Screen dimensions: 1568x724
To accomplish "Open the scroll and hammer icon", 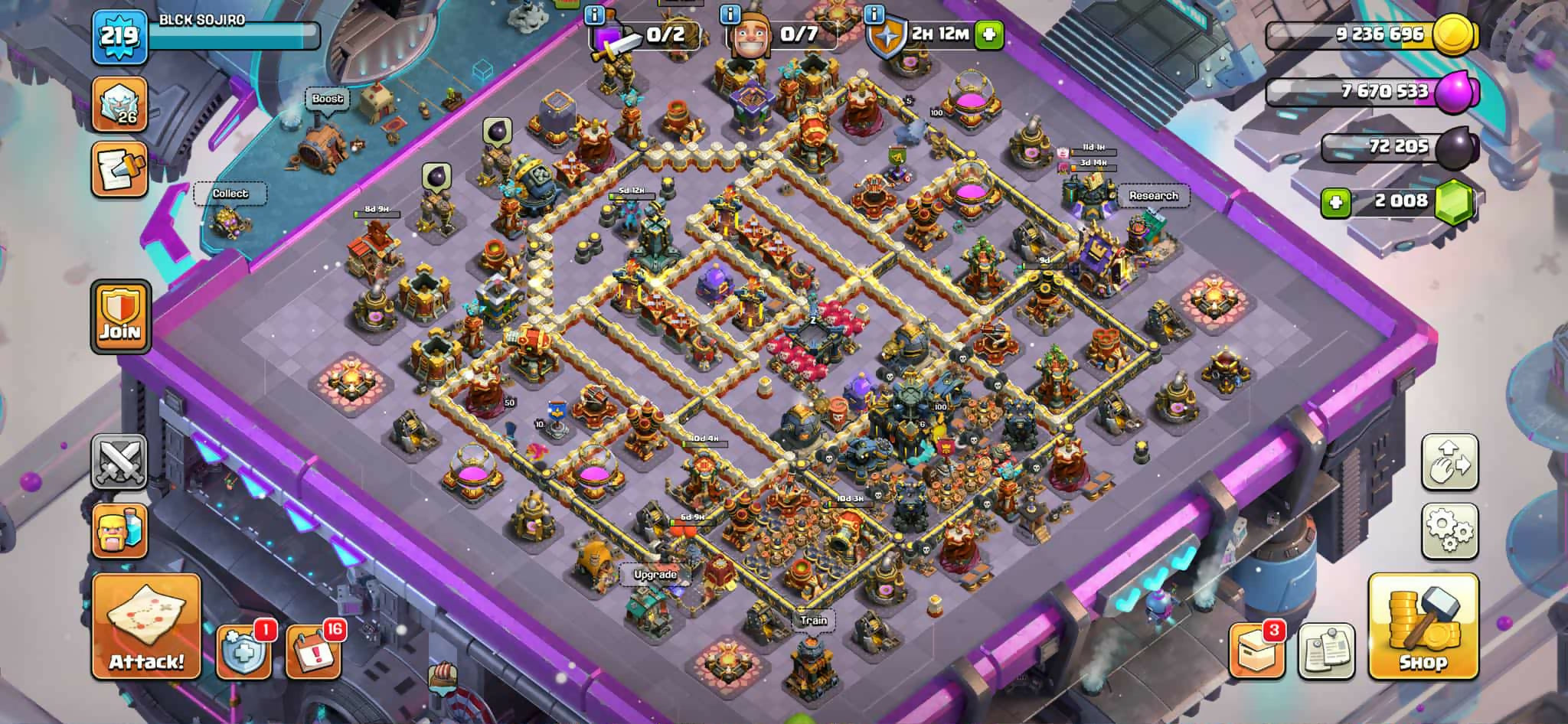I will click(x=119, y=170).
